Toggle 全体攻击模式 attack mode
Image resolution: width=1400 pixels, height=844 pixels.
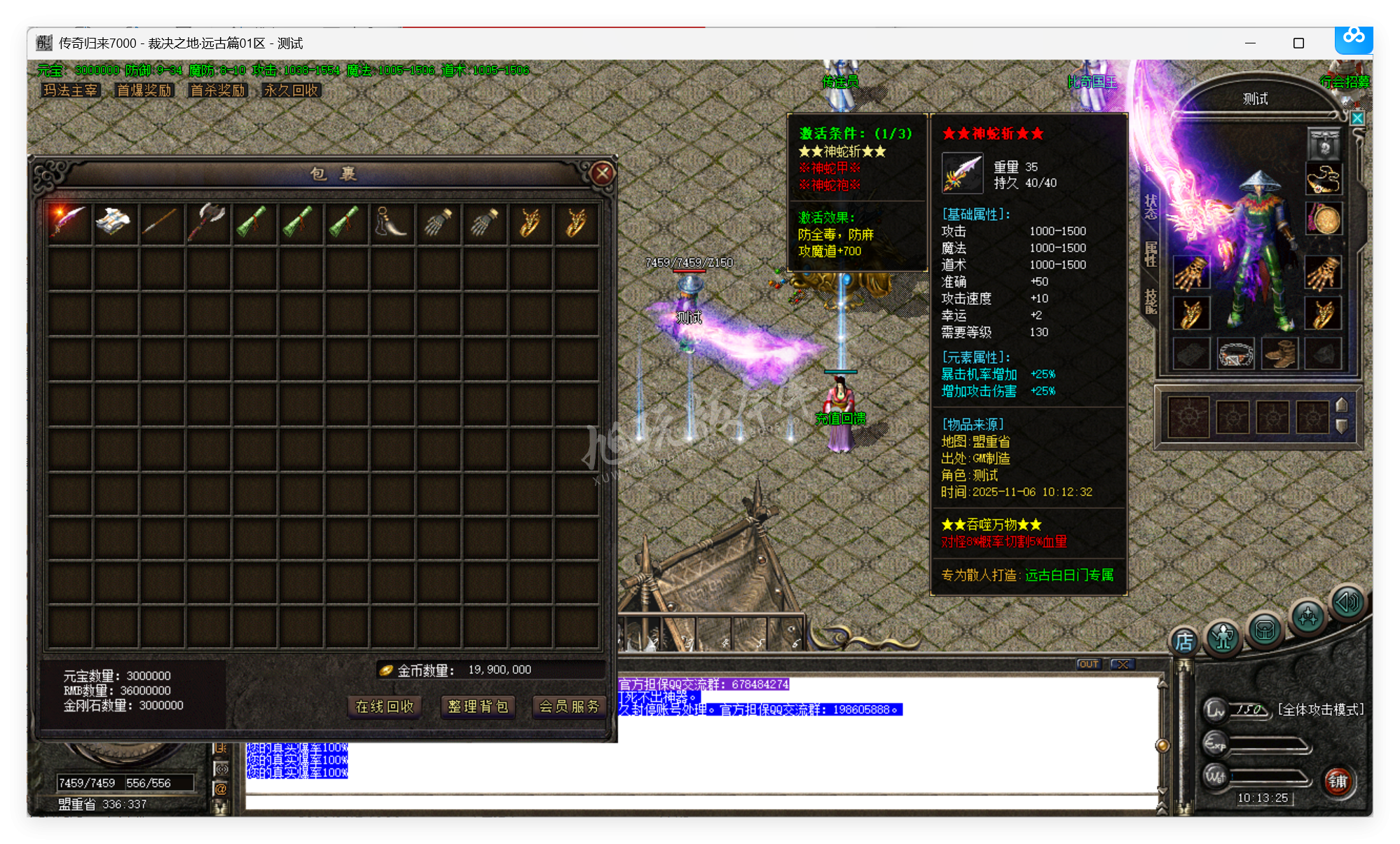(x=1320, y=709)
